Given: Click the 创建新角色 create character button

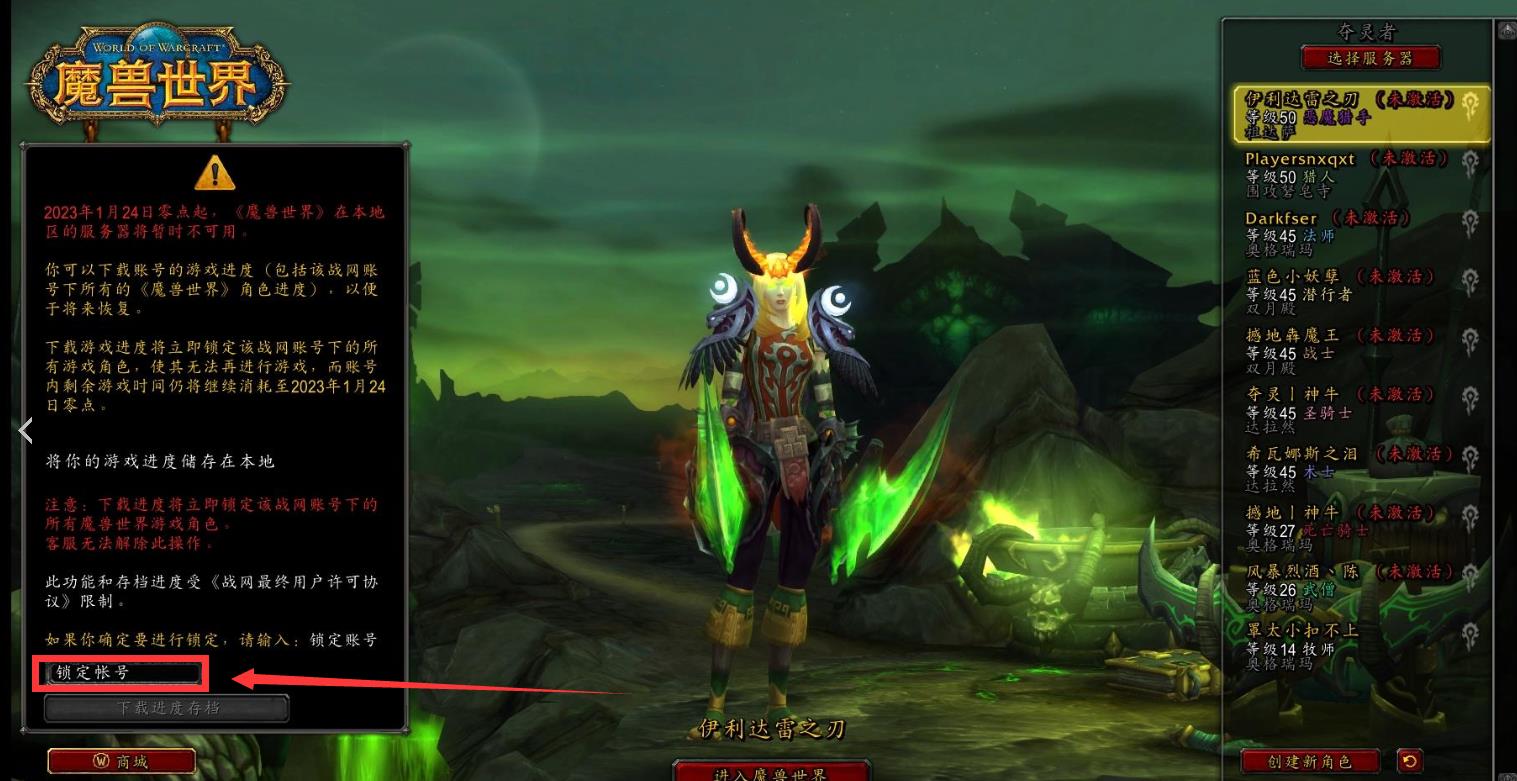Looking at the screenshot, I should point(1309,761).
